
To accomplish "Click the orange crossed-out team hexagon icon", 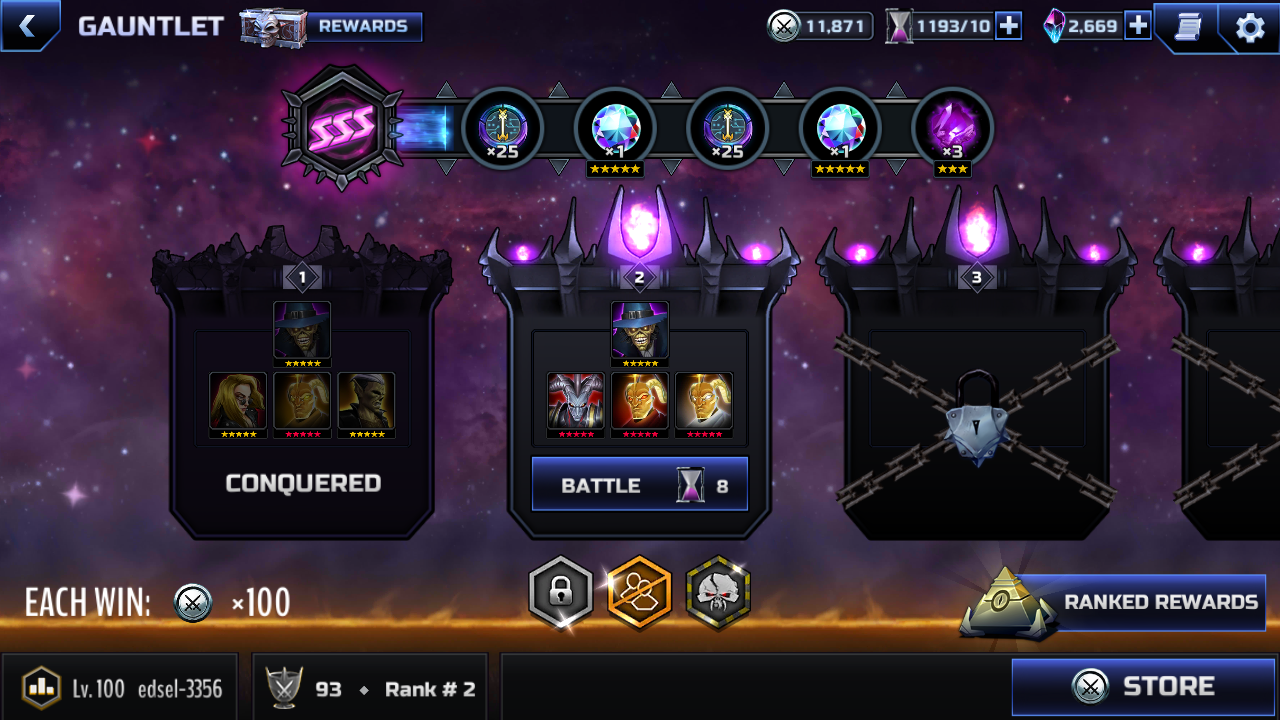I will coord(639,593).
